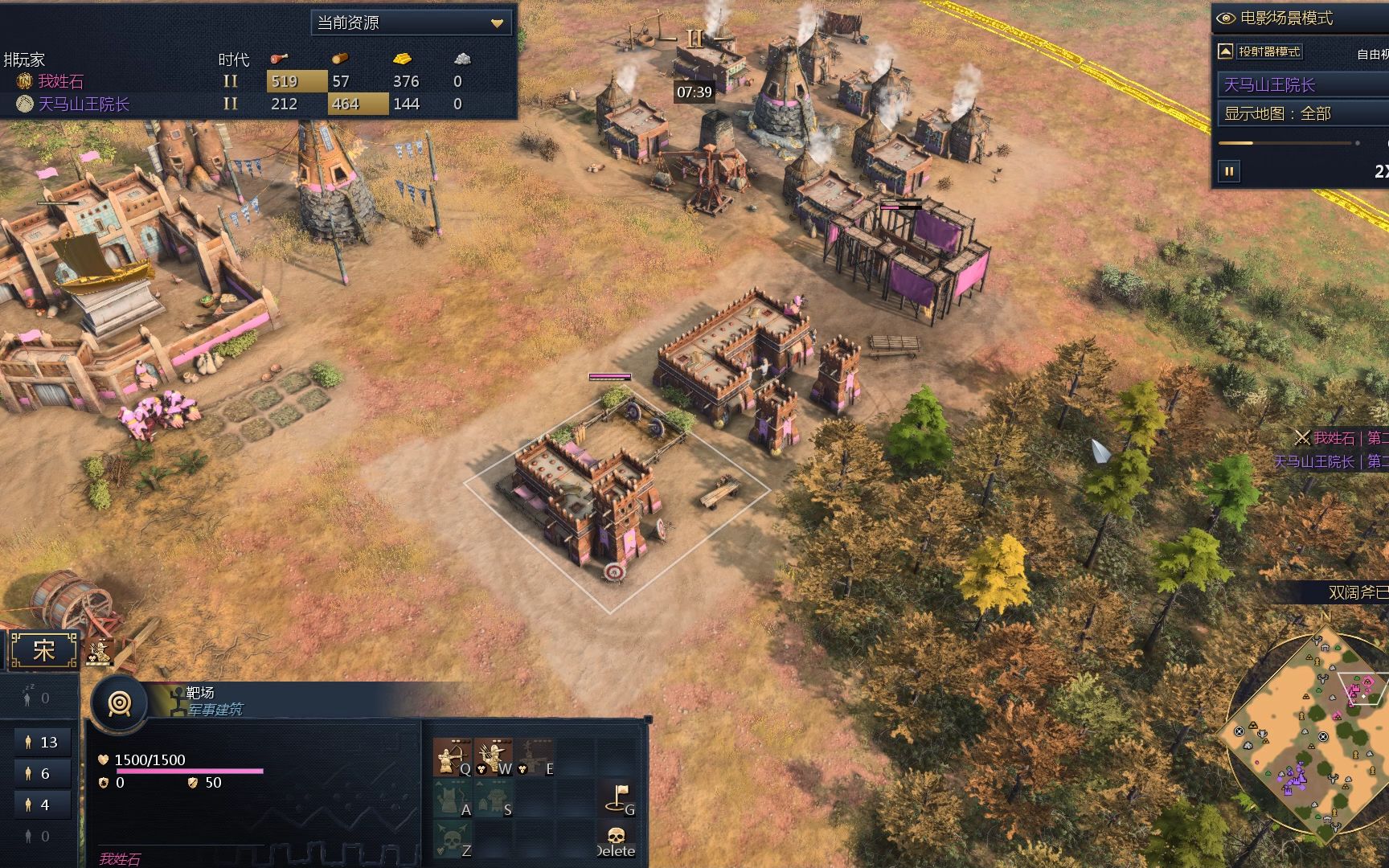Select the 13-villager count group
Screen dimensions: 1389x868
tap(42, 742)
